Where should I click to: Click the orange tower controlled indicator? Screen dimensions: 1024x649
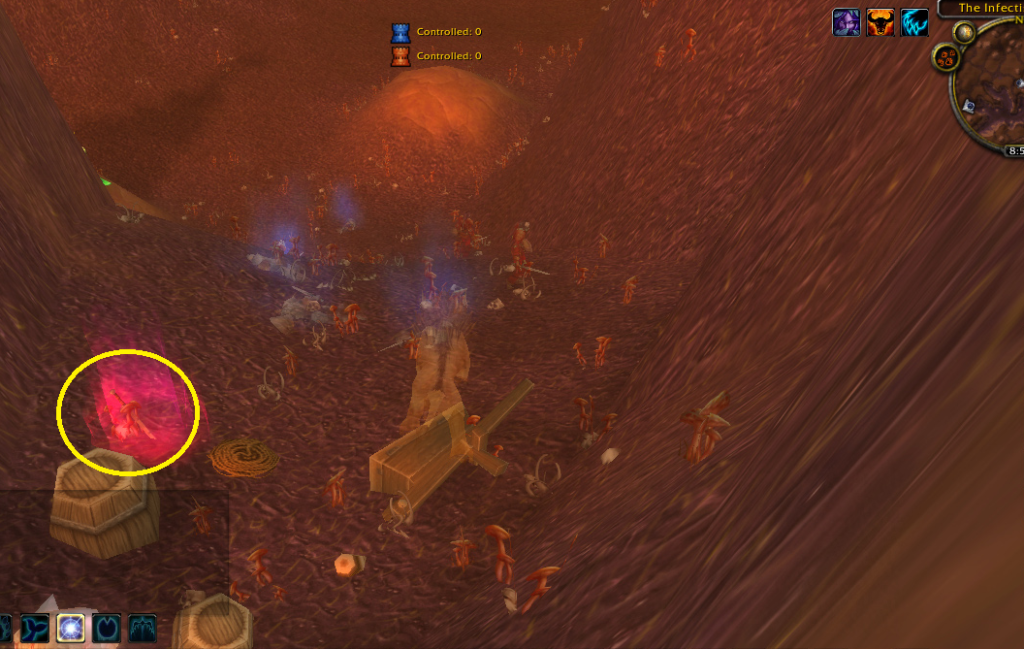coord(400,56)
